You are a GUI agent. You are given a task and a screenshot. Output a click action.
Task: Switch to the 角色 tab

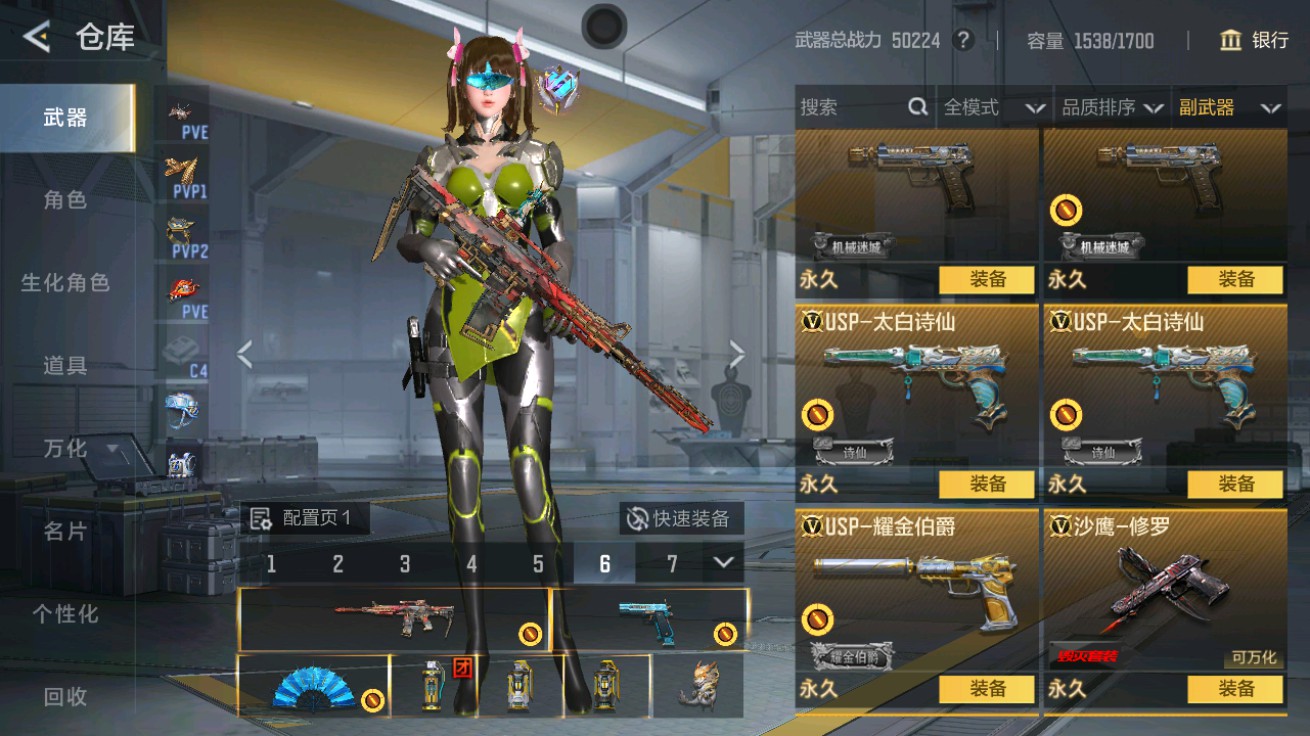[x=65, y=200]
